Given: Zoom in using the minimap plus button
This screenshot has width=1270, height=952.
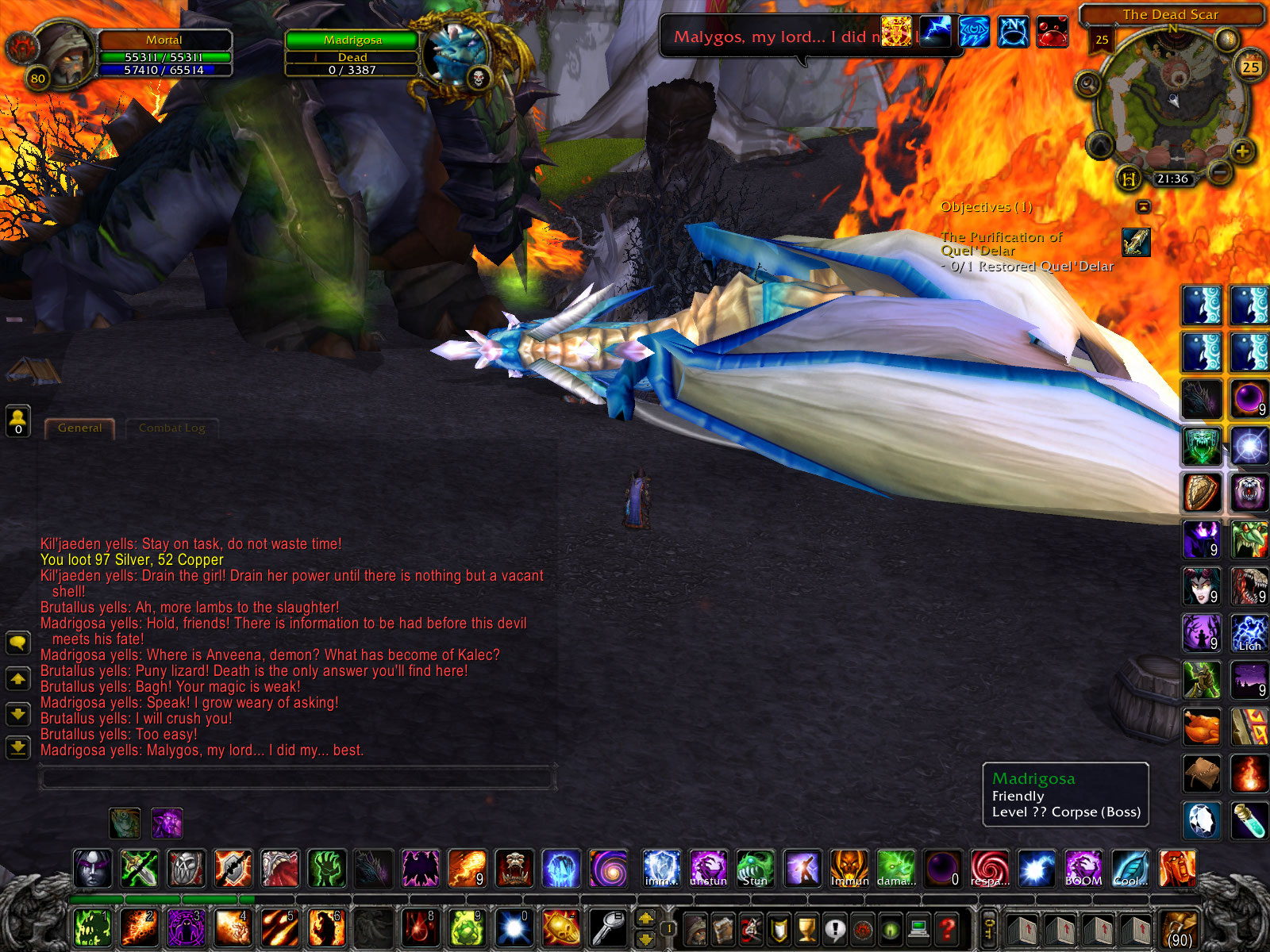Looking at the screenshot, I should pos(1241,152).
